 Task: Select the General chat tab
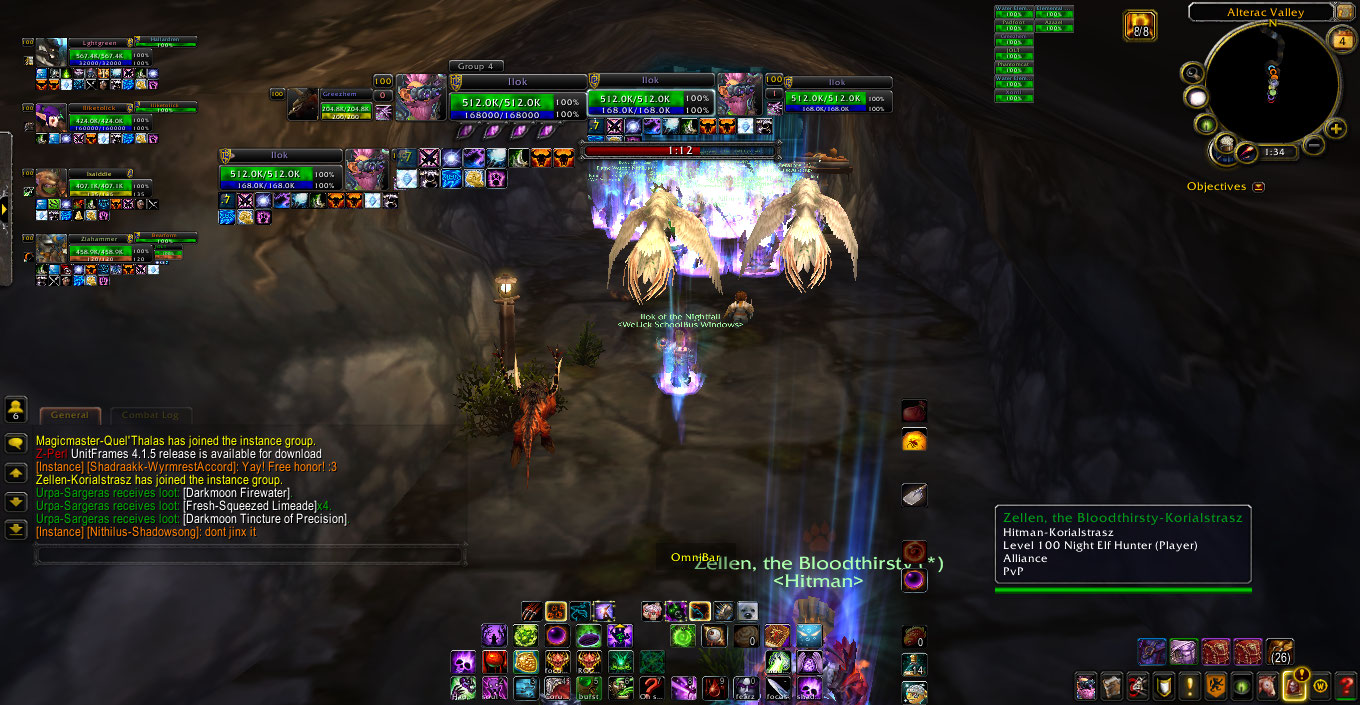(70, 415)
